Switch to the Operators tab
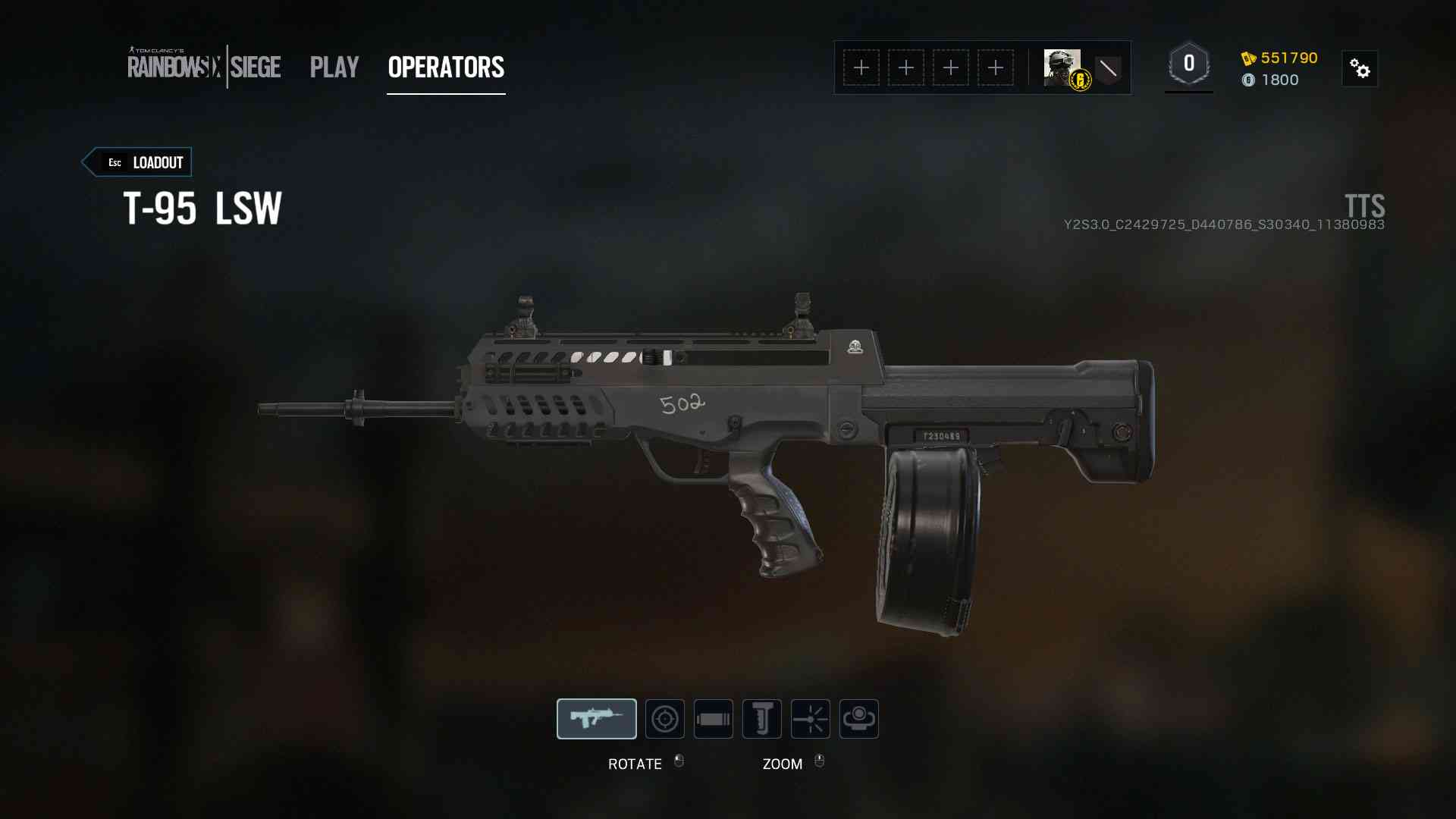 [446, 67]
